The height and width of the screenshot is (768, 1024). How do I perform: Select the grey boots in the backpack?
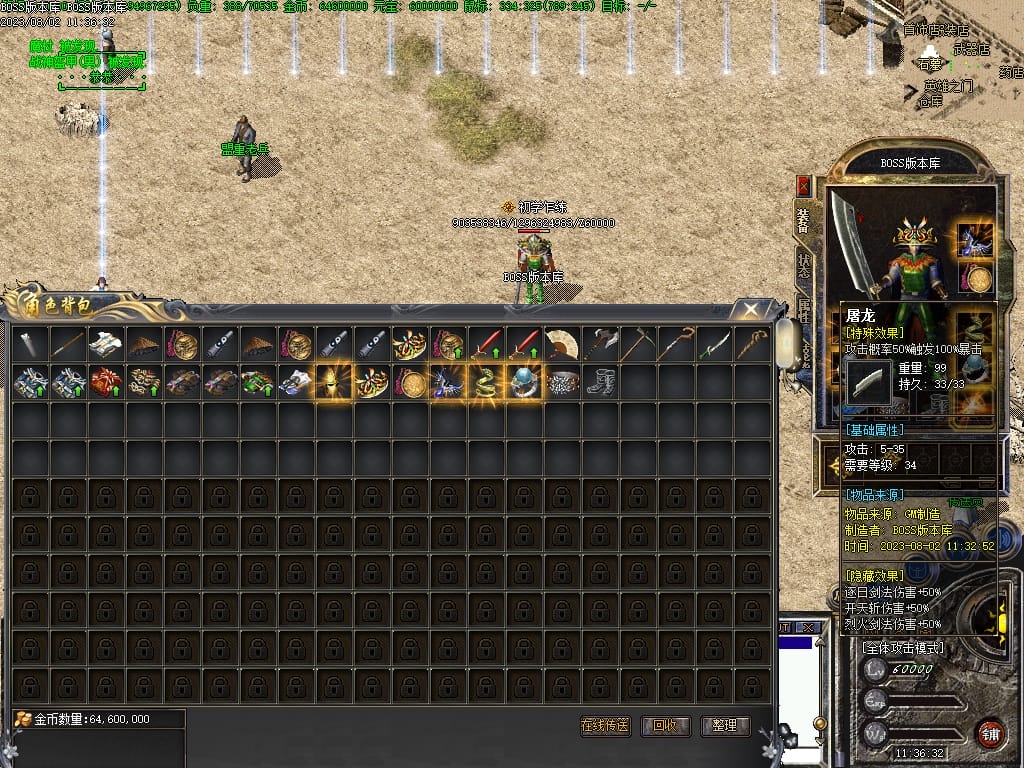[x=600, y=382]
